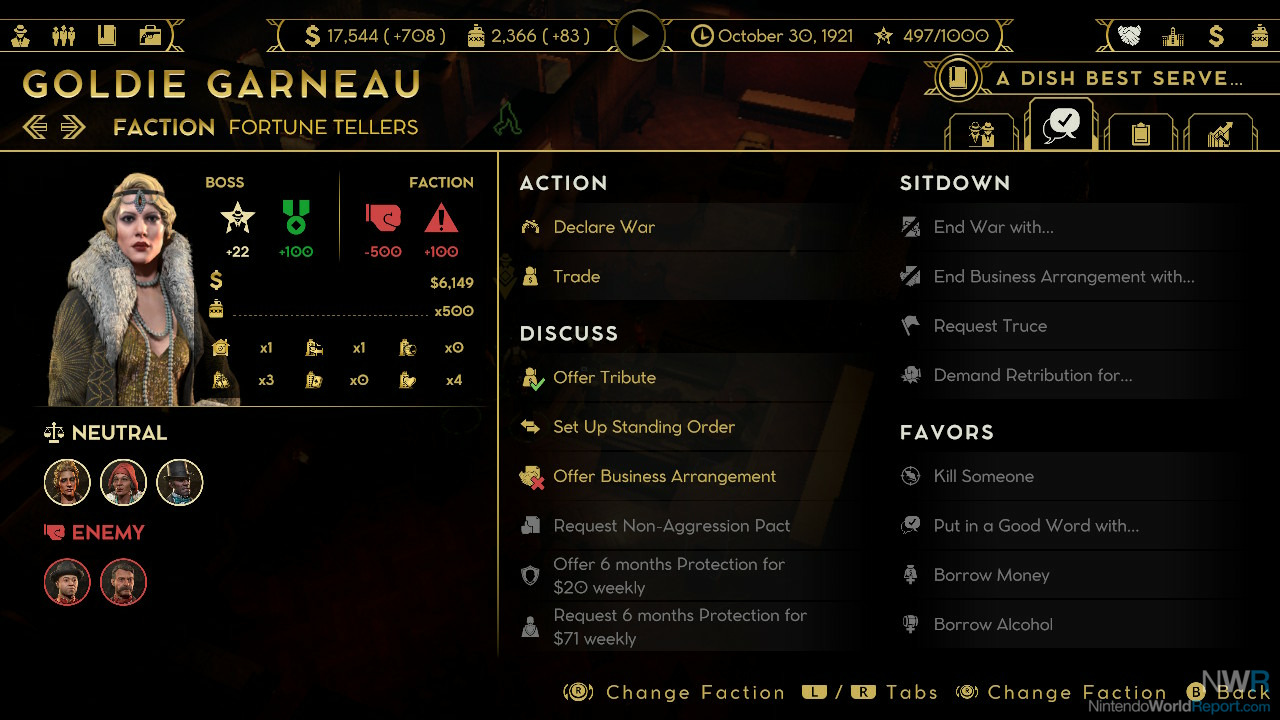
Task: Select the Borrow Alcohol favor
Action: tap(993, 624)
